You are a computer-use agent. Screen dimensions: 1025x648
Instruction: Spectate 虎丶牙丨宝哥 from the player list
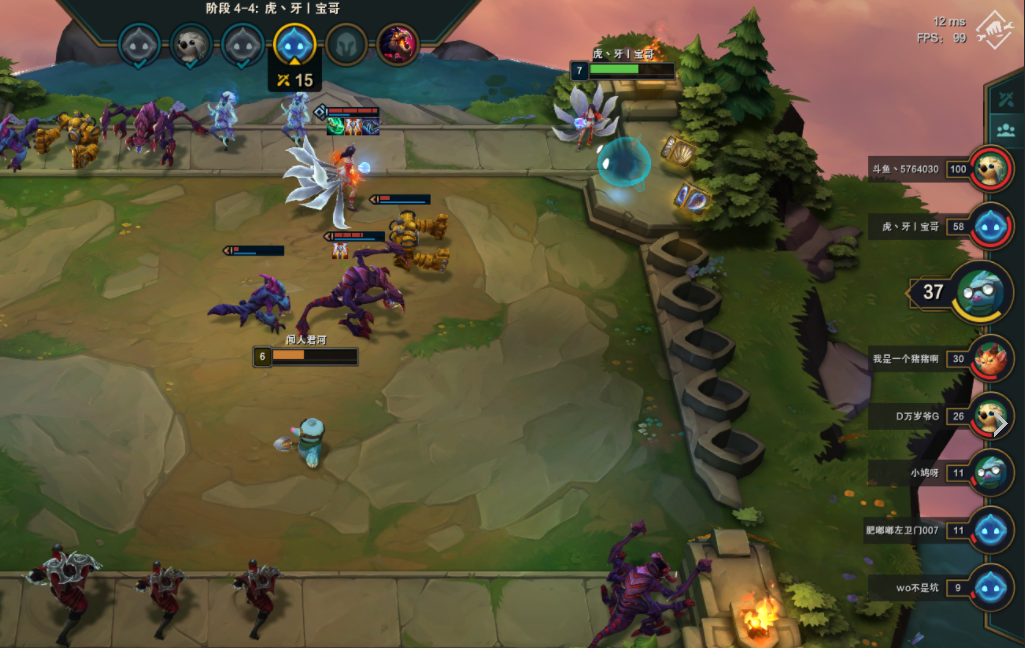(991, 227)
